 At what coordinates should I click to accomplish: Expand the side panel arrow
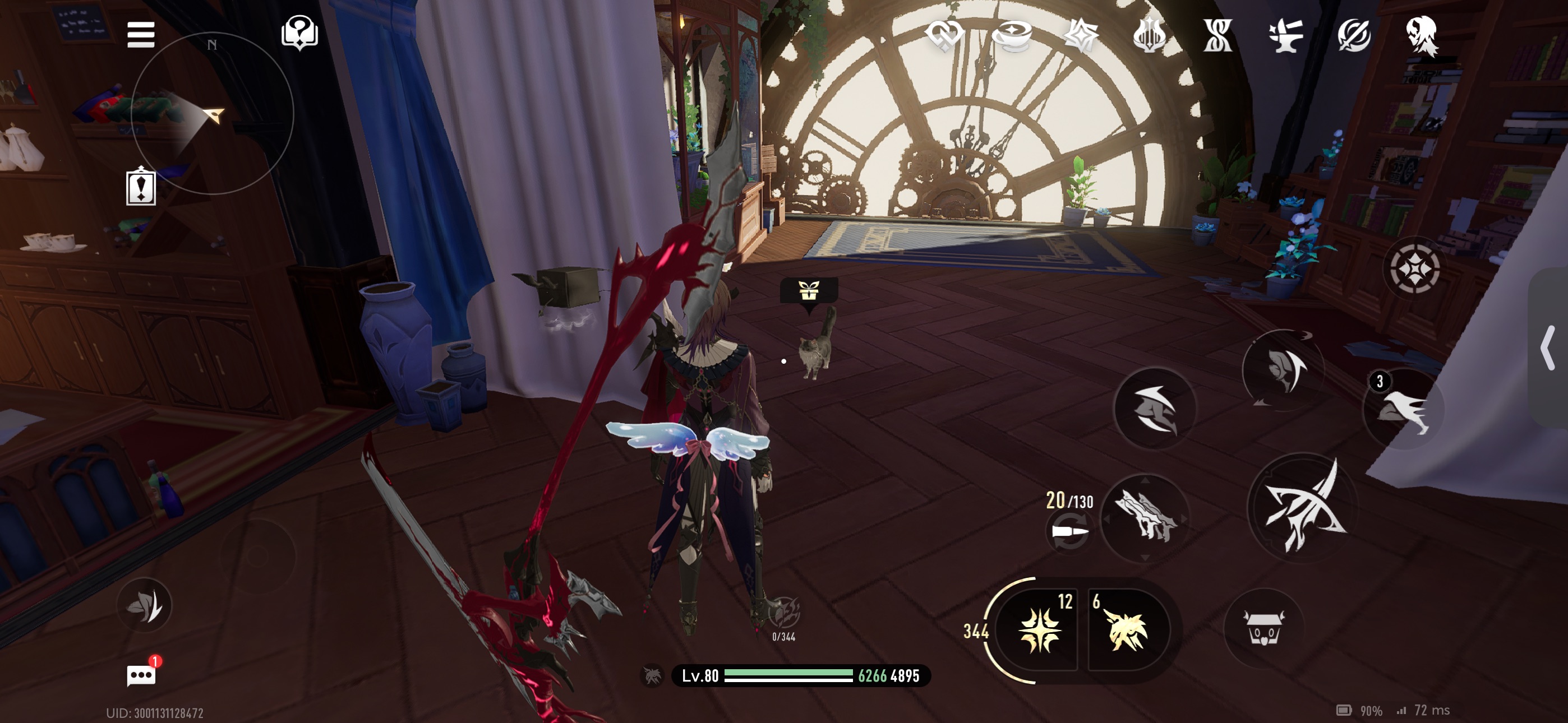coord(1548,347)
